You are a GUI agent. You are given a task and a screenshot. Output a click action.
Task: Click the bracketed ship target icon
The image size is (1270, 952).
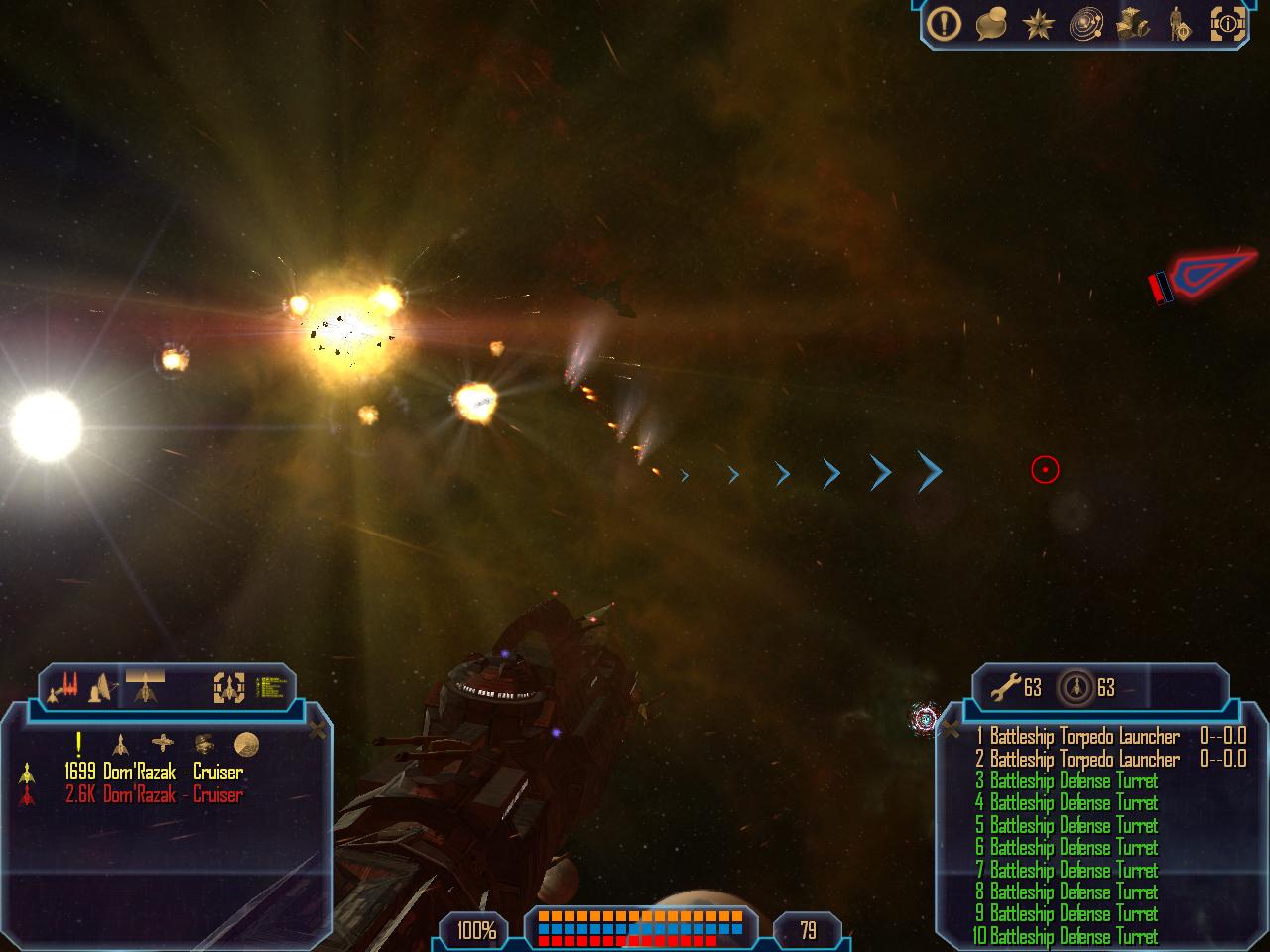[229, 687]
